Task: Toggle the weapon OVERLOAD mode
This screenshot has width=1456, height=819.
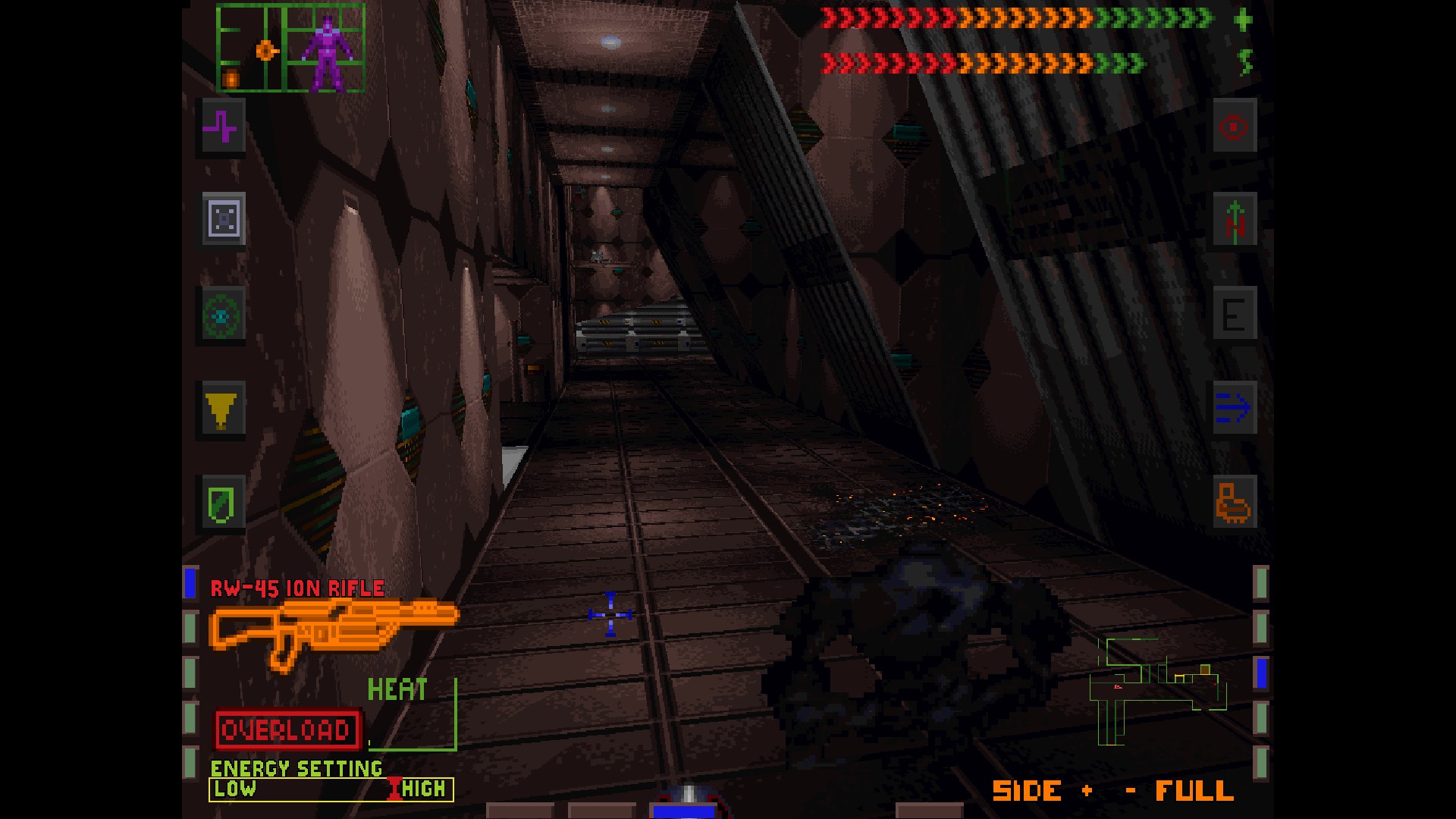Action: point(287,730)
